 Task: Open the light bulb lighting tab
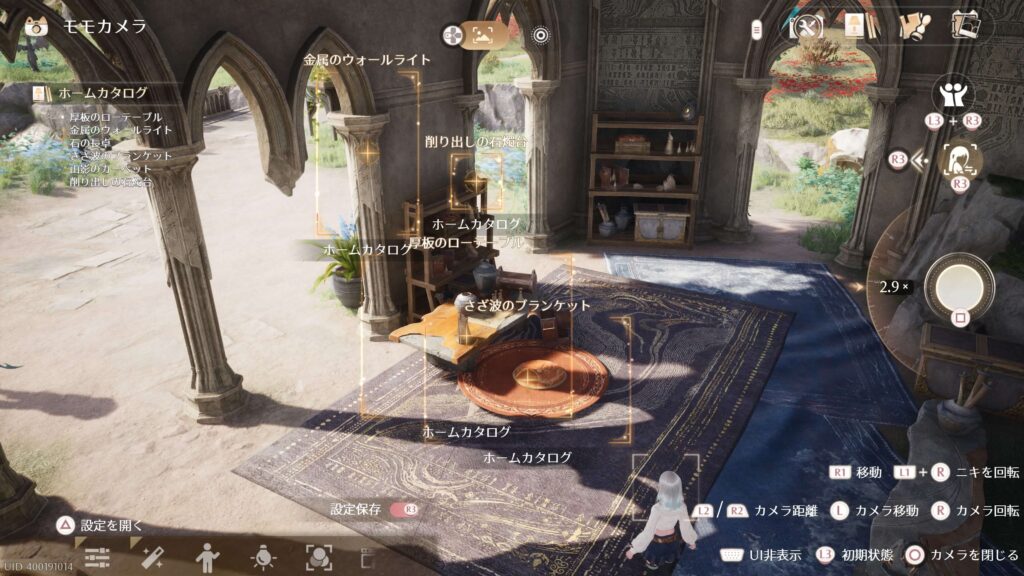coord(263,557)
